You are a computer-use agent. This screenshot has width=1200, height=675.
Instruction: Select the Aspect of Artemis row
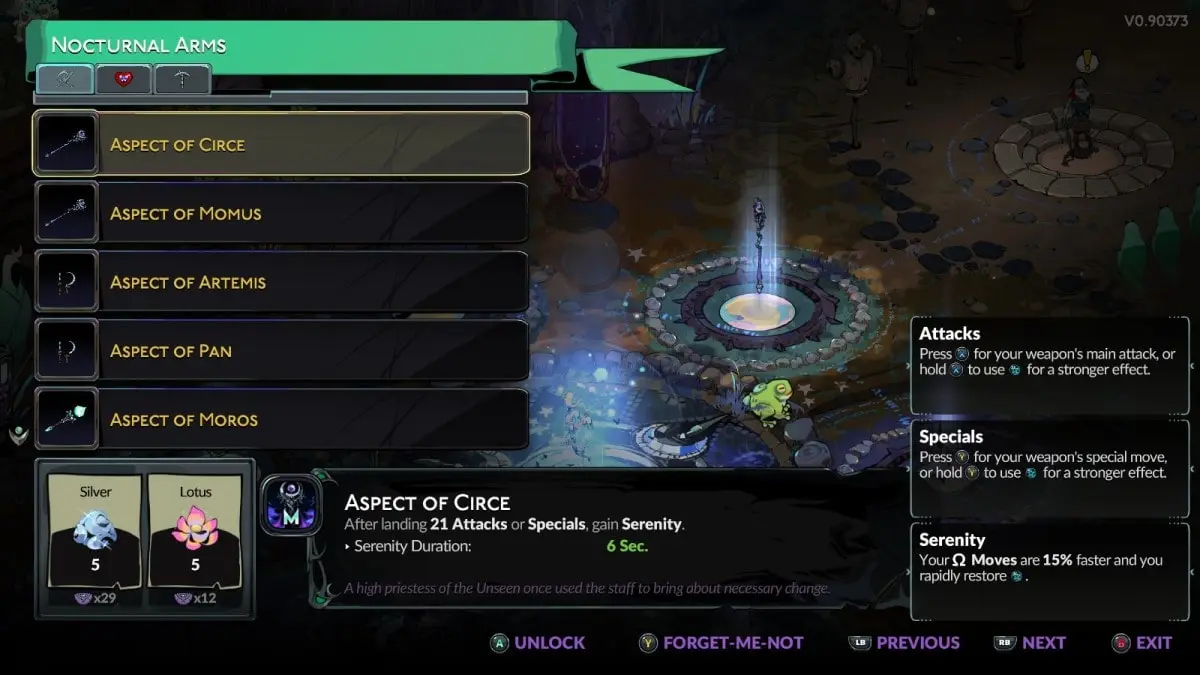(x=281, y=282)
